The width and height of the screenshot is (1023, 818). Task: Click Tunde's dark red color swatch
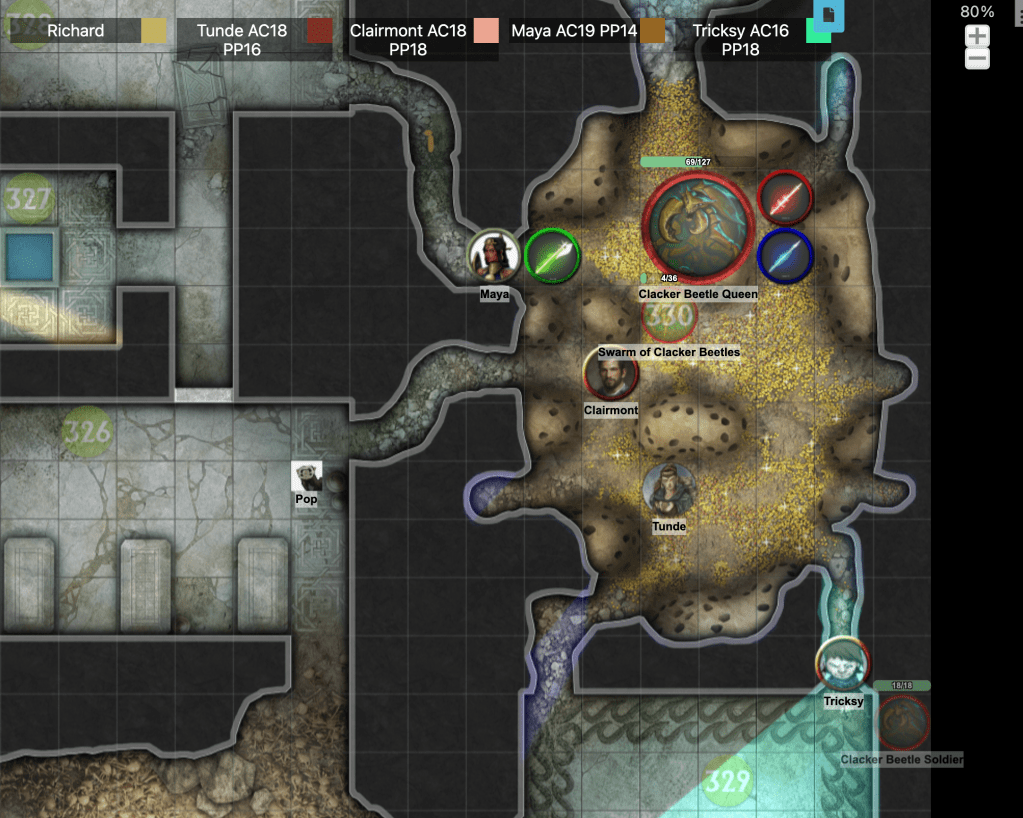point(320,31)
